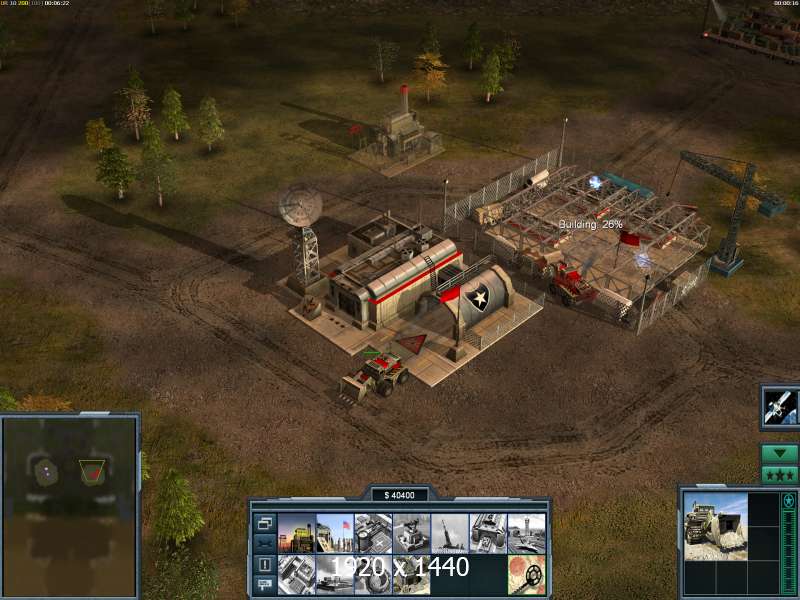Click the green down-arrow button
Screen dimensions: 800x600
pyautogui.click(x=779, y=453)
